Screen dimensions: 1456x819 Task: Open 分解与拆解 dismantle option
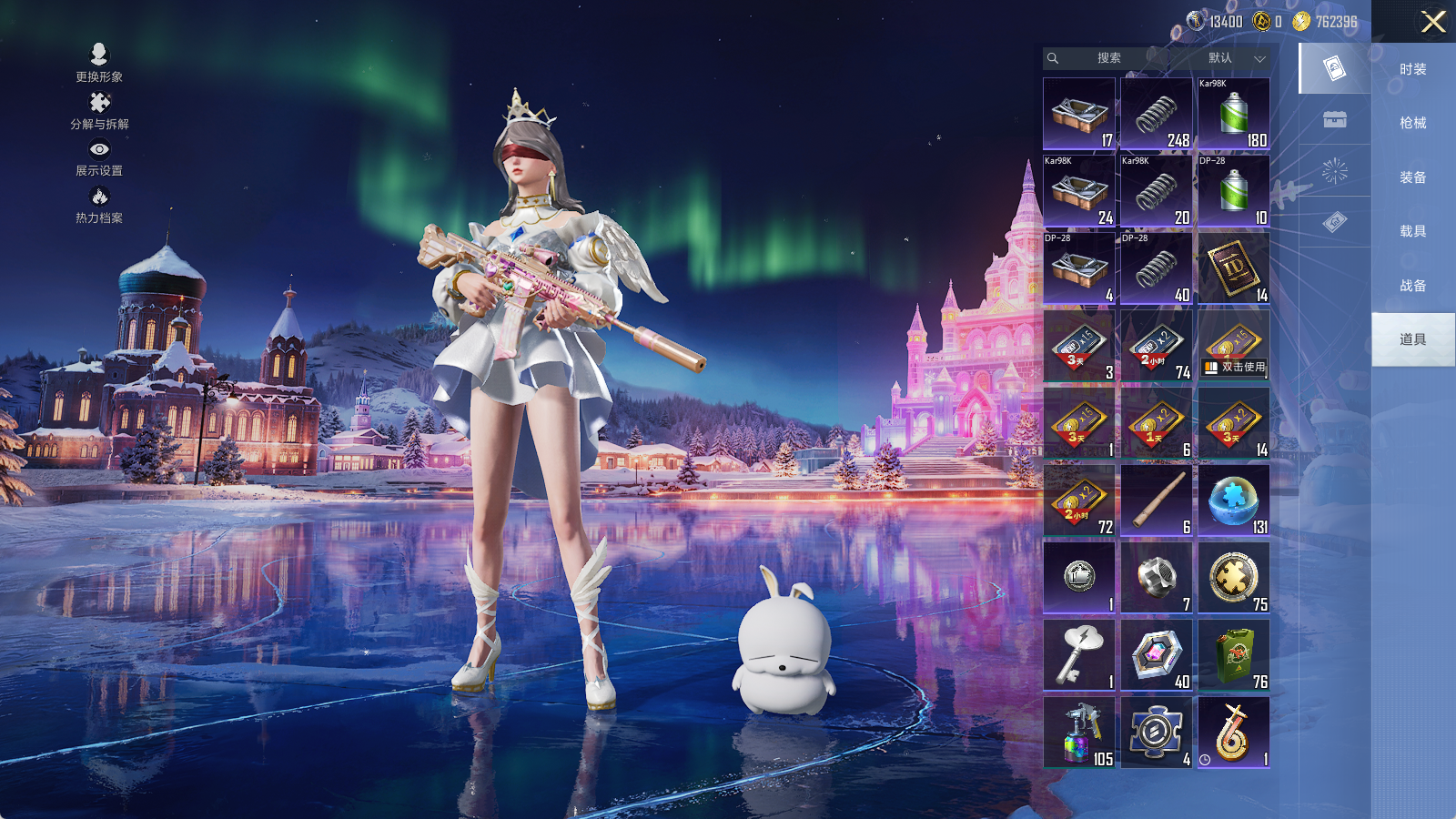coord(99,111)
